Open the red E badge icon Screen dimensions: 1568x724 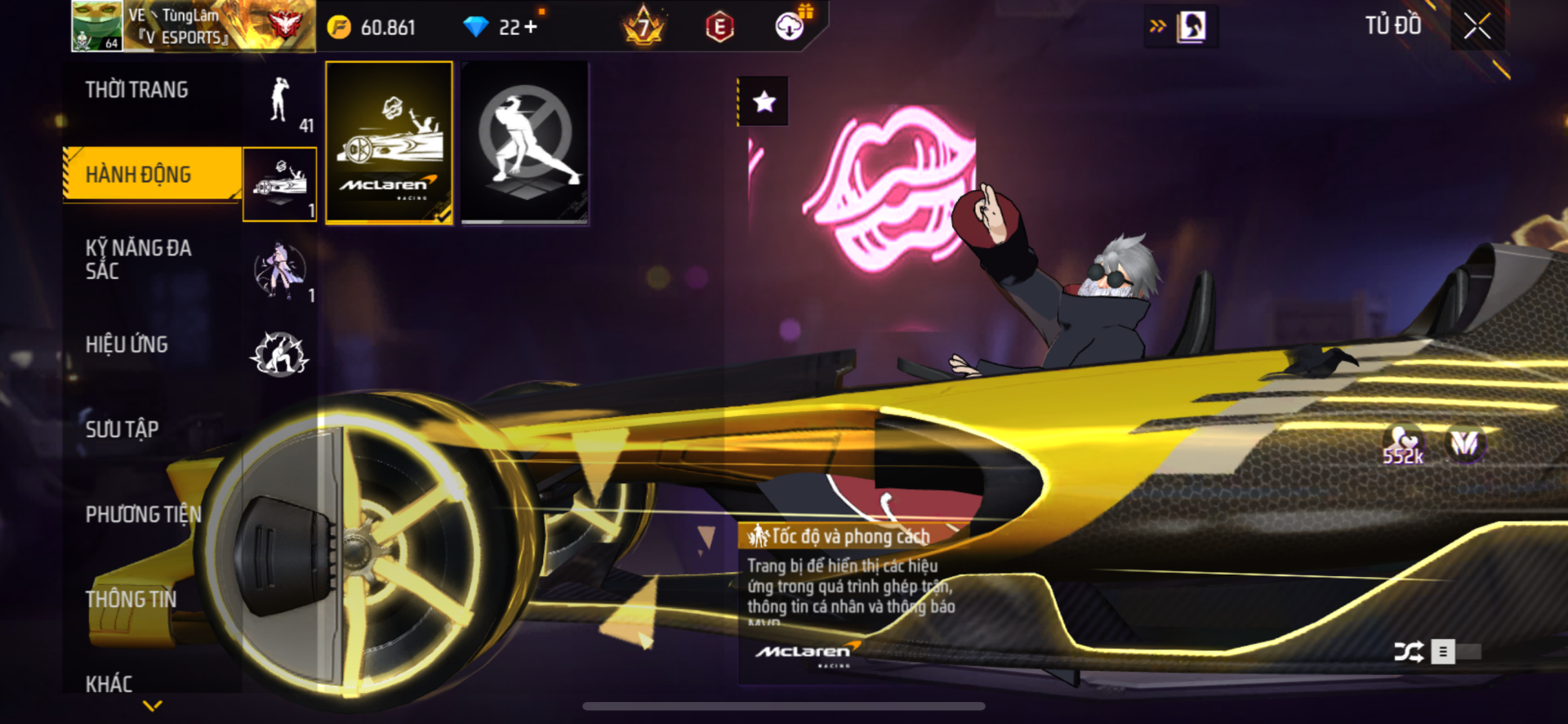tap(719, 27)
